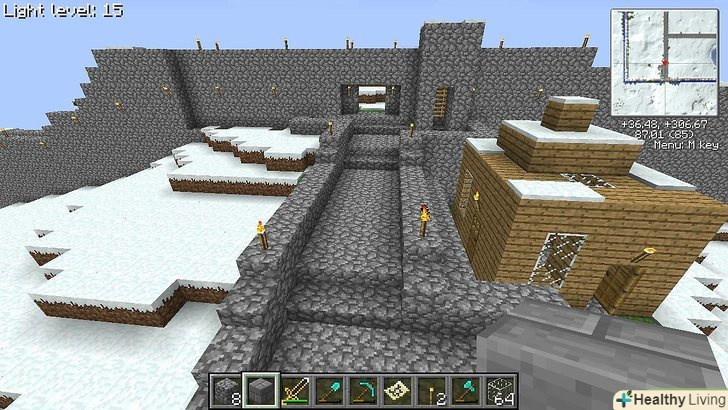This screenshot has height=410, width=728.
Task: Select the glass block stack of 64
Action: tap(501, 390)
